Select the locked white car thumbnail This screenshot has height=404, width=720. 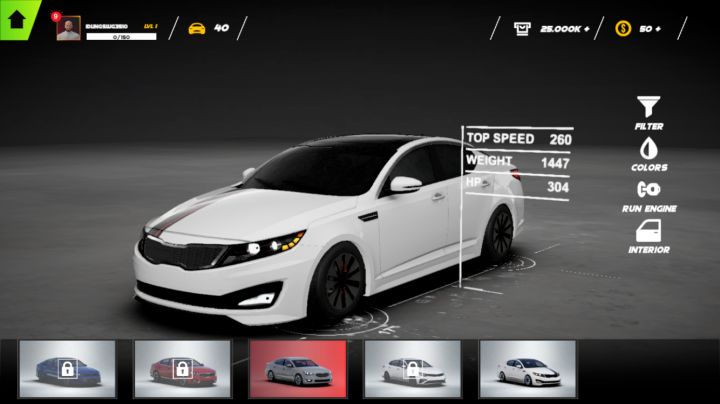click(x=412, y=369)
